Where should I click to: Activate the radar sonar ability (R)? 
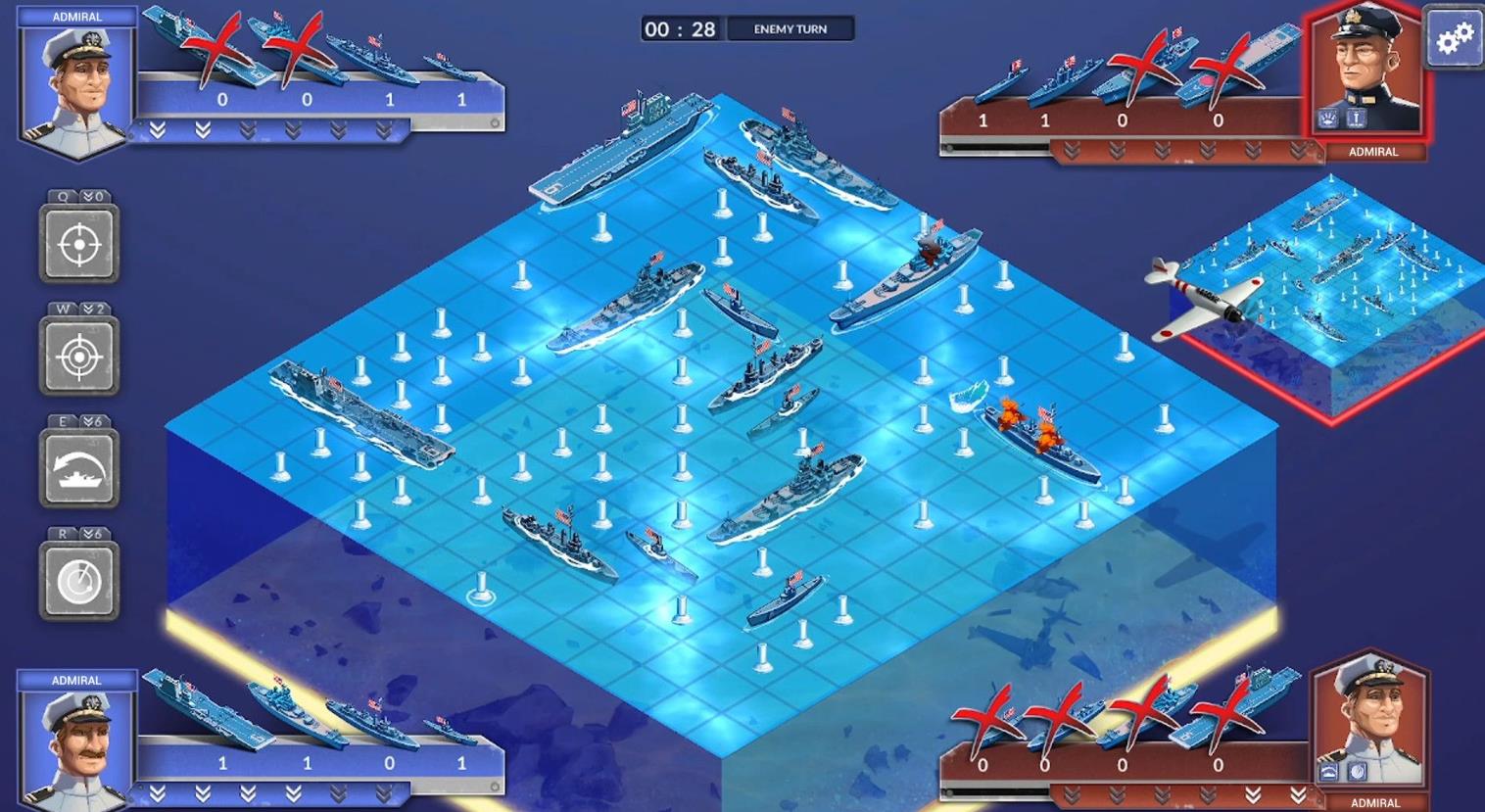pos(79,580)
